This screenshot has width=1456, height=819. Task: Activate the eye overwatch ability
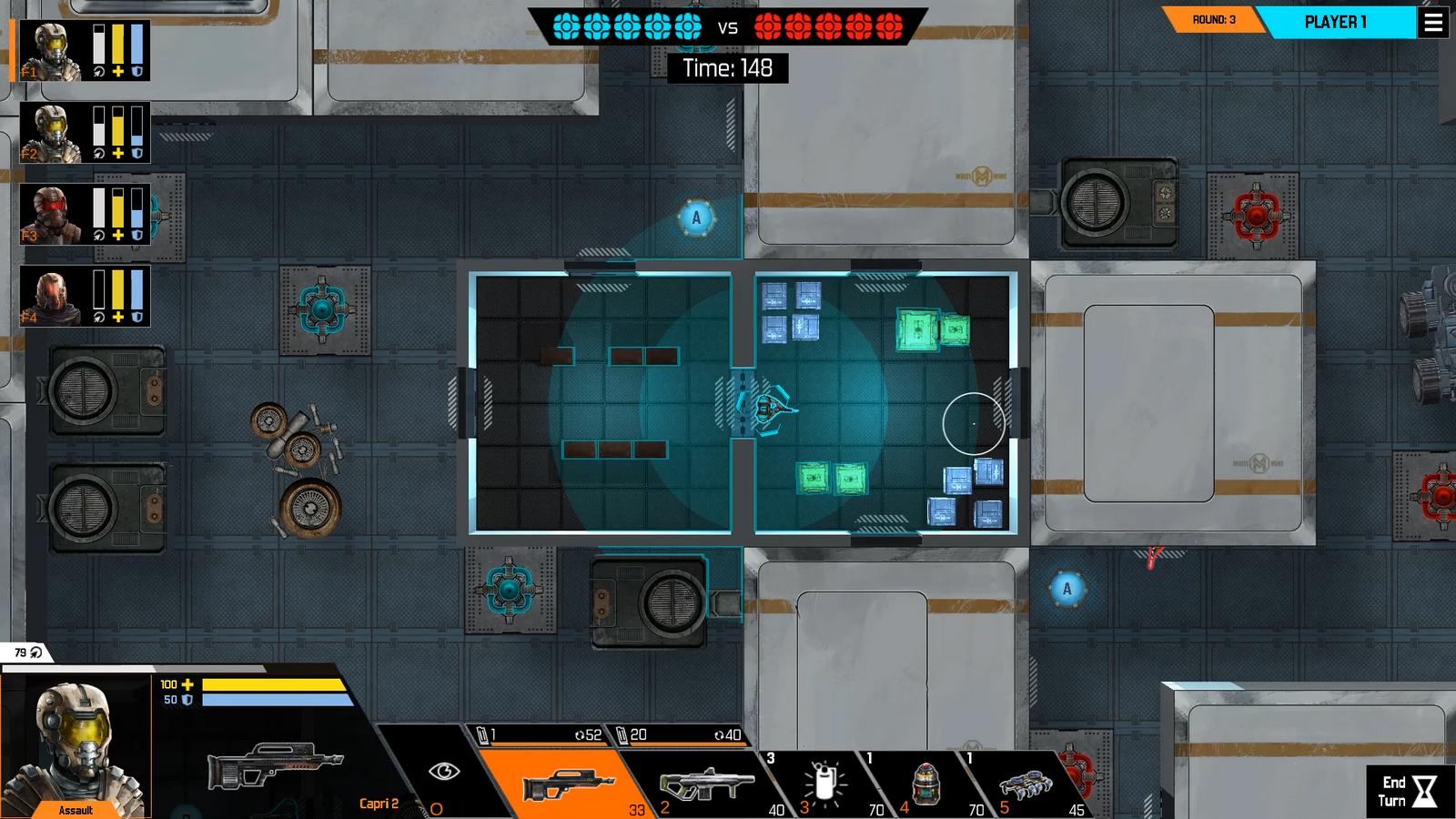[443, 773]
